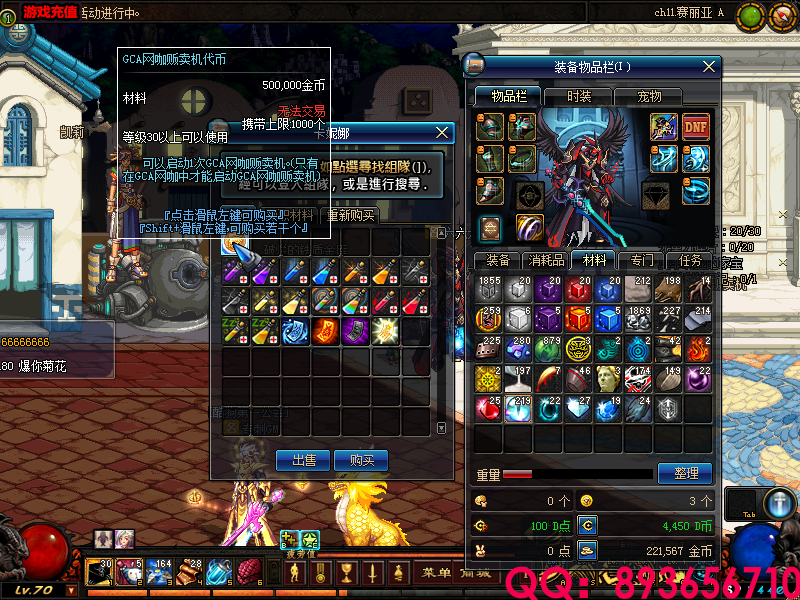Click the 整理 sort button
This screenshot has height=600, width=800.
coord(685,473)
